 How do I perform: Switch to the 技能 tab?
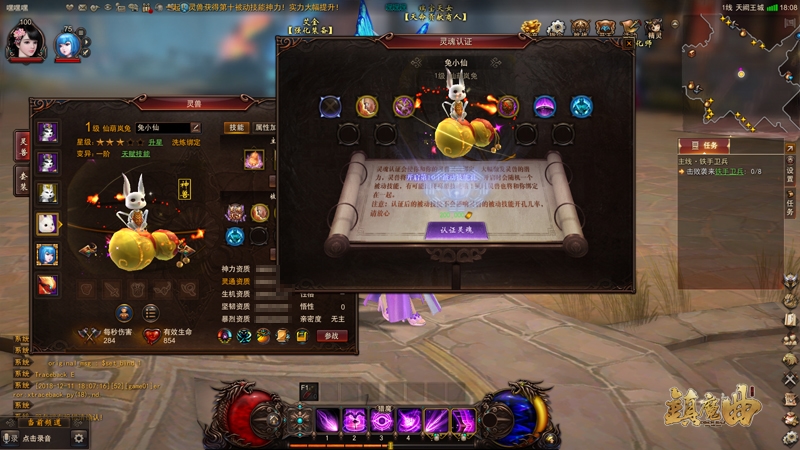pyautogui.click(x=236, y=128)
